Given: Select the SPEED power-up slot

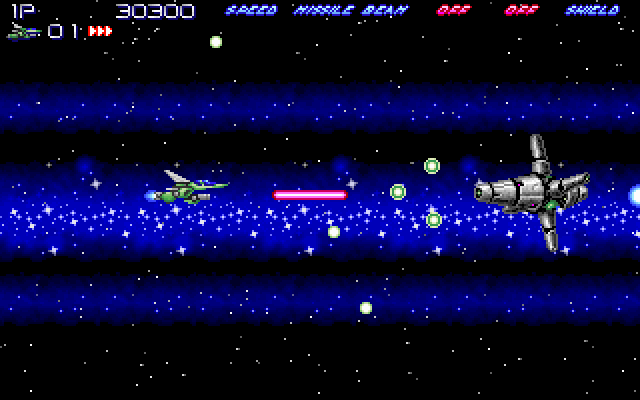Looking at the screenshot, I should (251, 11).
